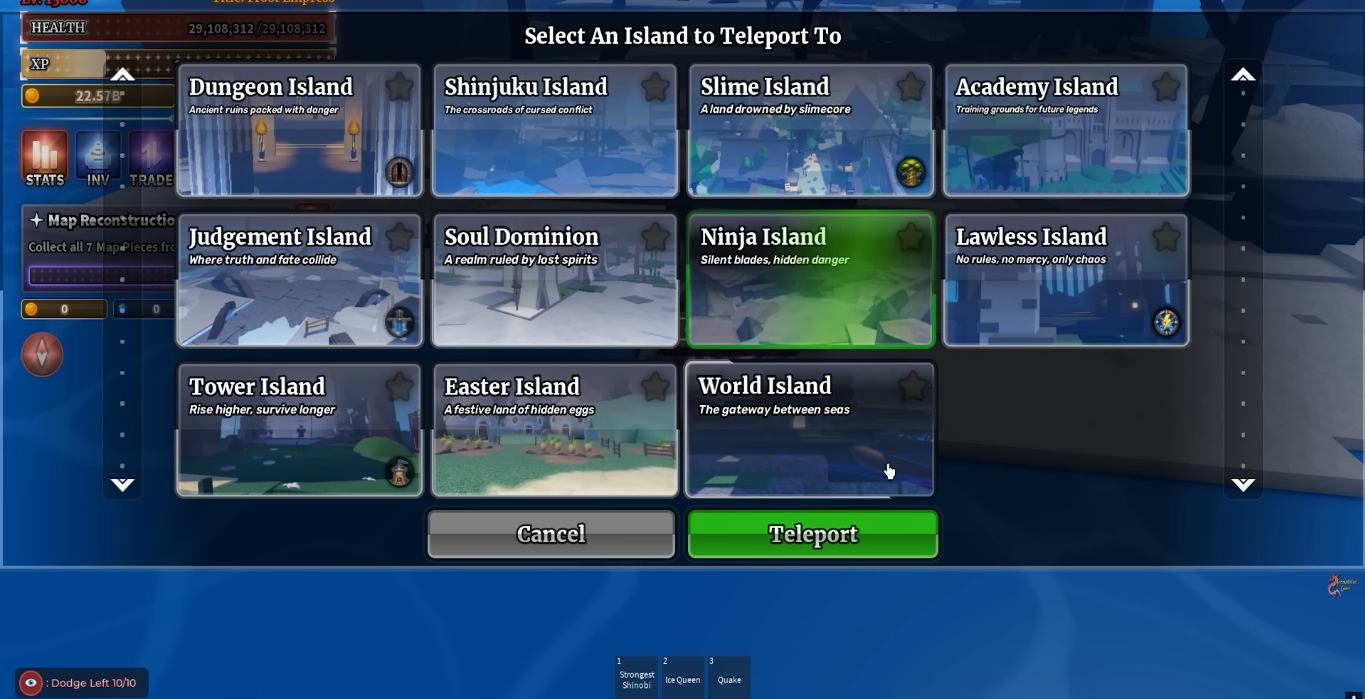
Task: Click the right-side scroll down arrow
Action: [x=1243, y=485]
